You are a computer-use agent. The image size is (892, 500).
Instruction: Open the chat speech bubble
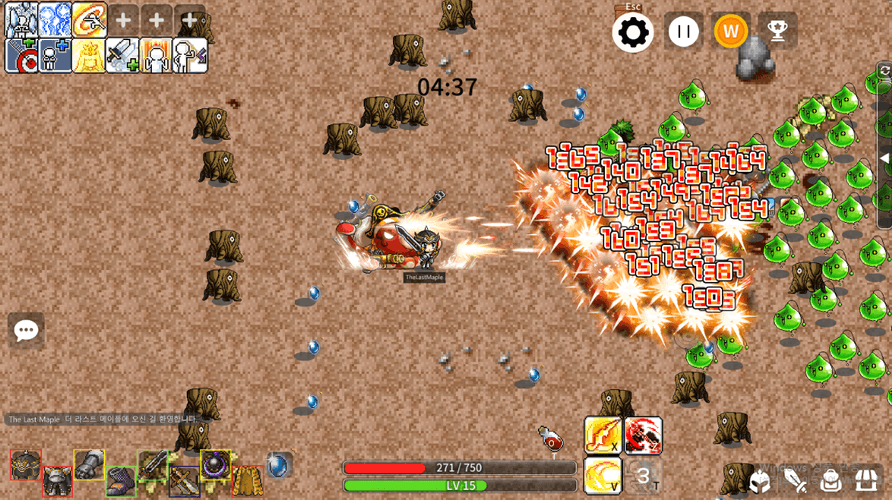26,330
